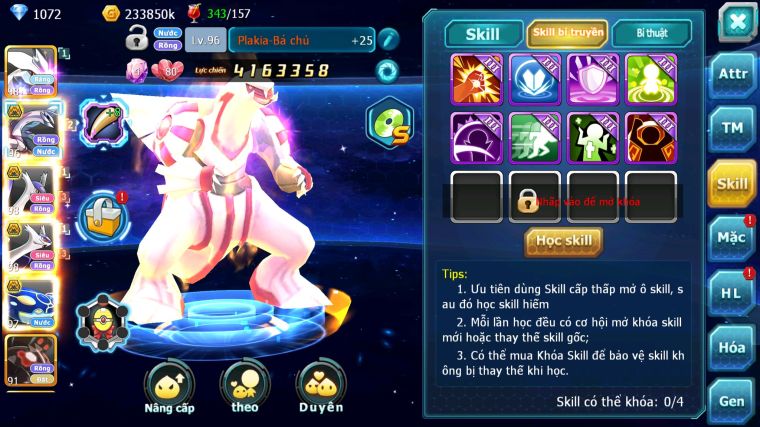
Task: Open the Bí thuật tab
Action: (651, 34)
